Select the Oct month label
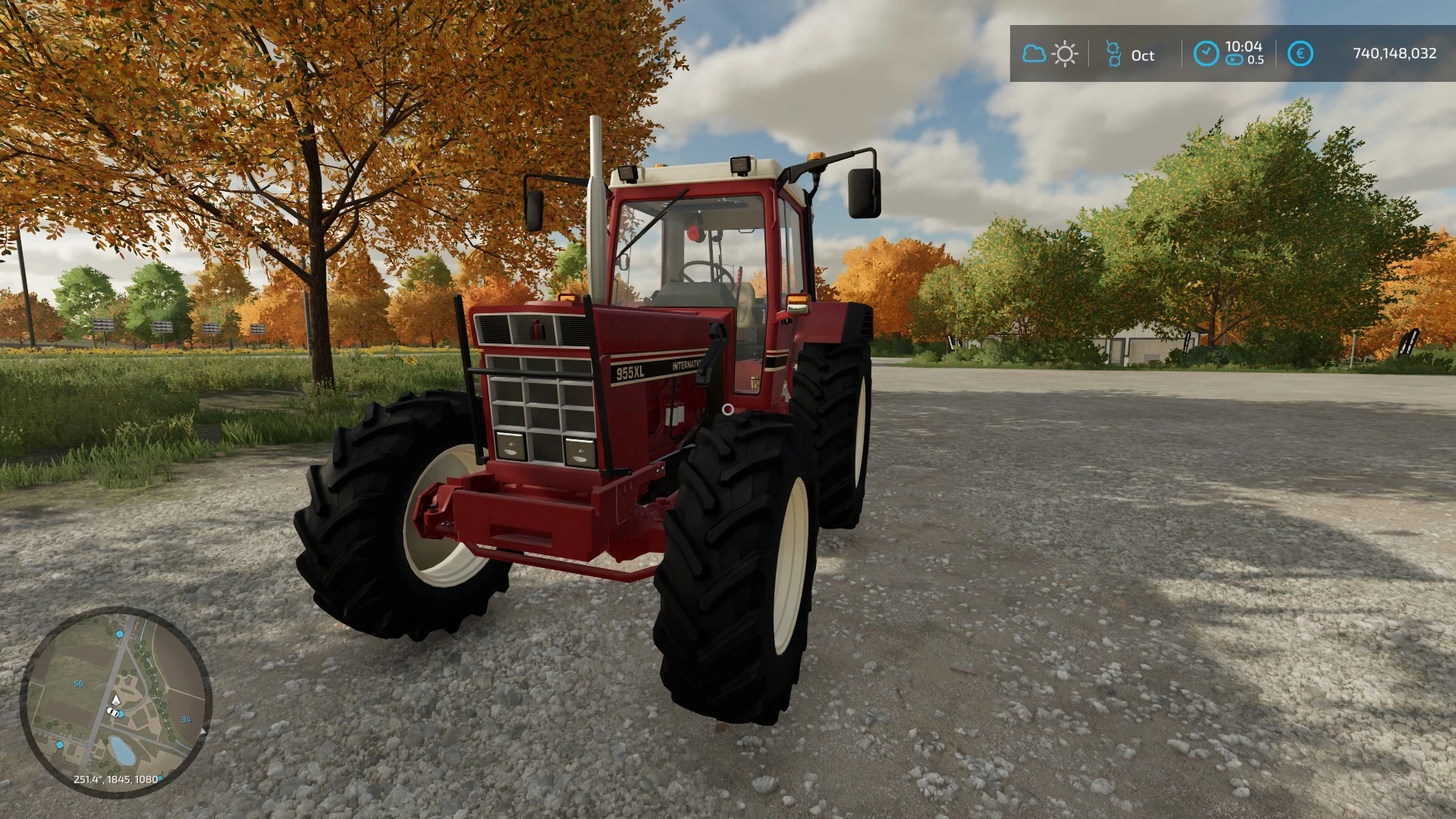Viewport: 1456px width, 819px height. tap(1143, 55)
